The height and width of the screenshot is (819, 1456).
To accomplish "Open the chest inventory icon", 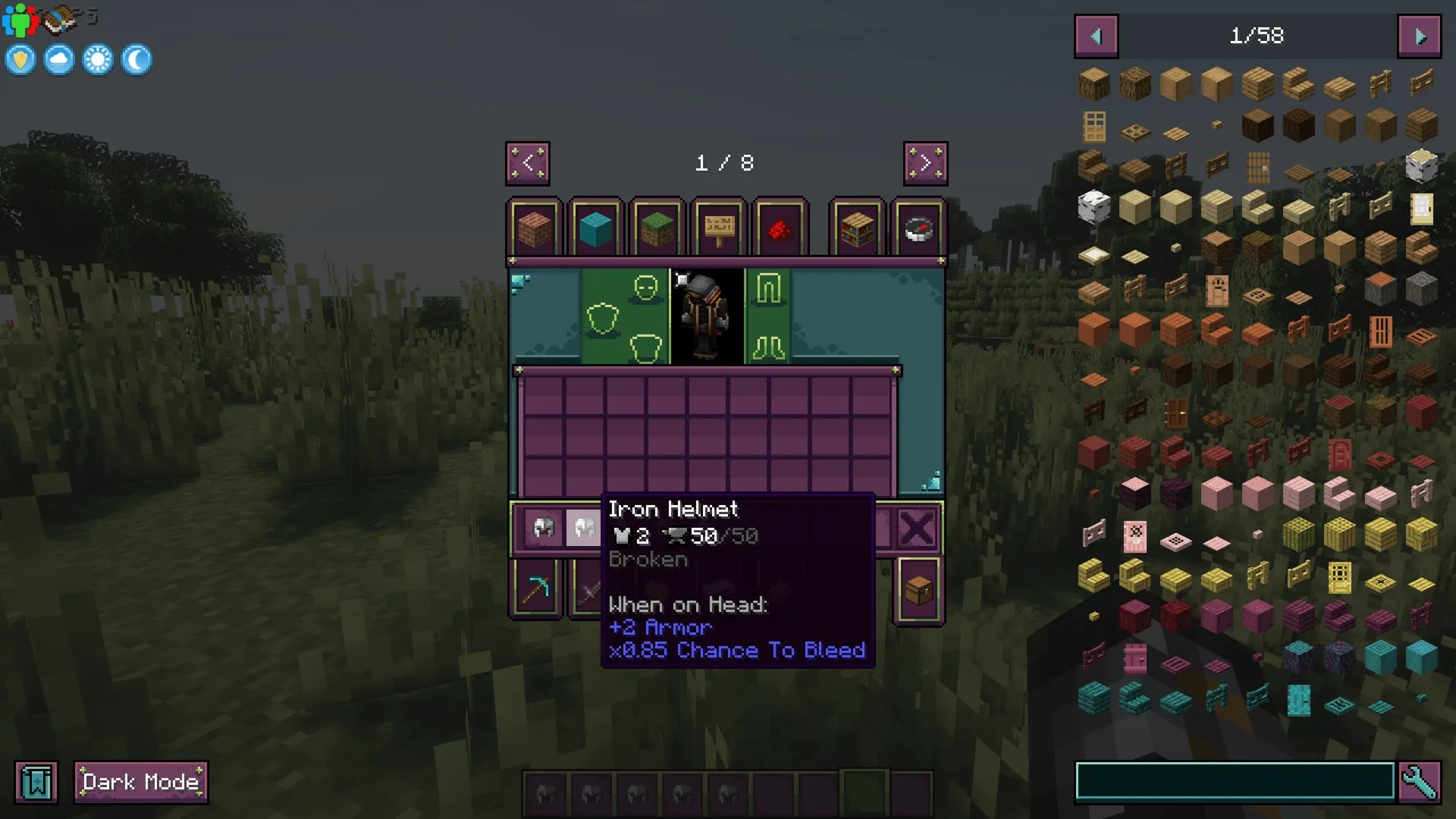I will click(918, 589).
